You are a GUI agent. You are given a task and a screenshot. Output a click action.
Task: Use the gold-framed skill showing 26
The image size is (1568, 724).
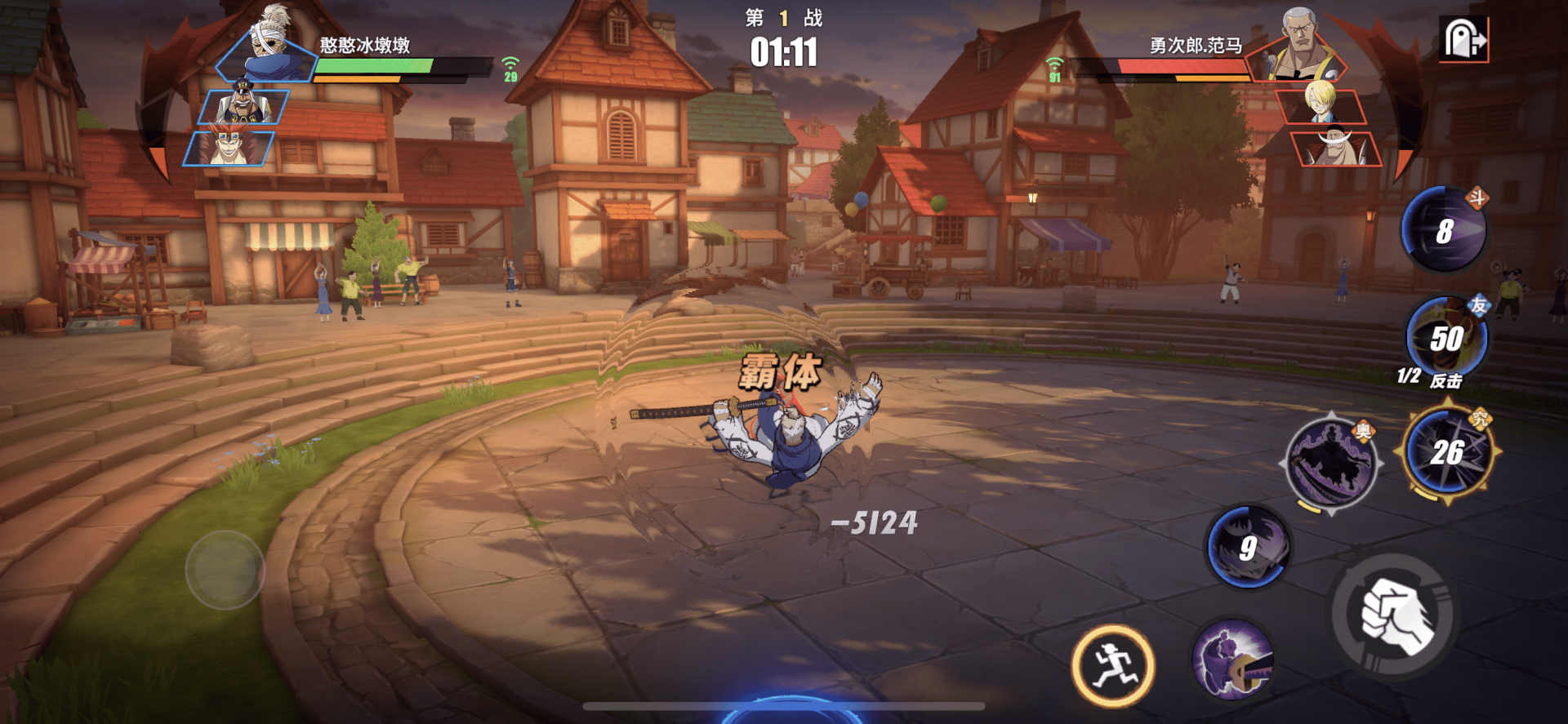(x=1448, y=451)
